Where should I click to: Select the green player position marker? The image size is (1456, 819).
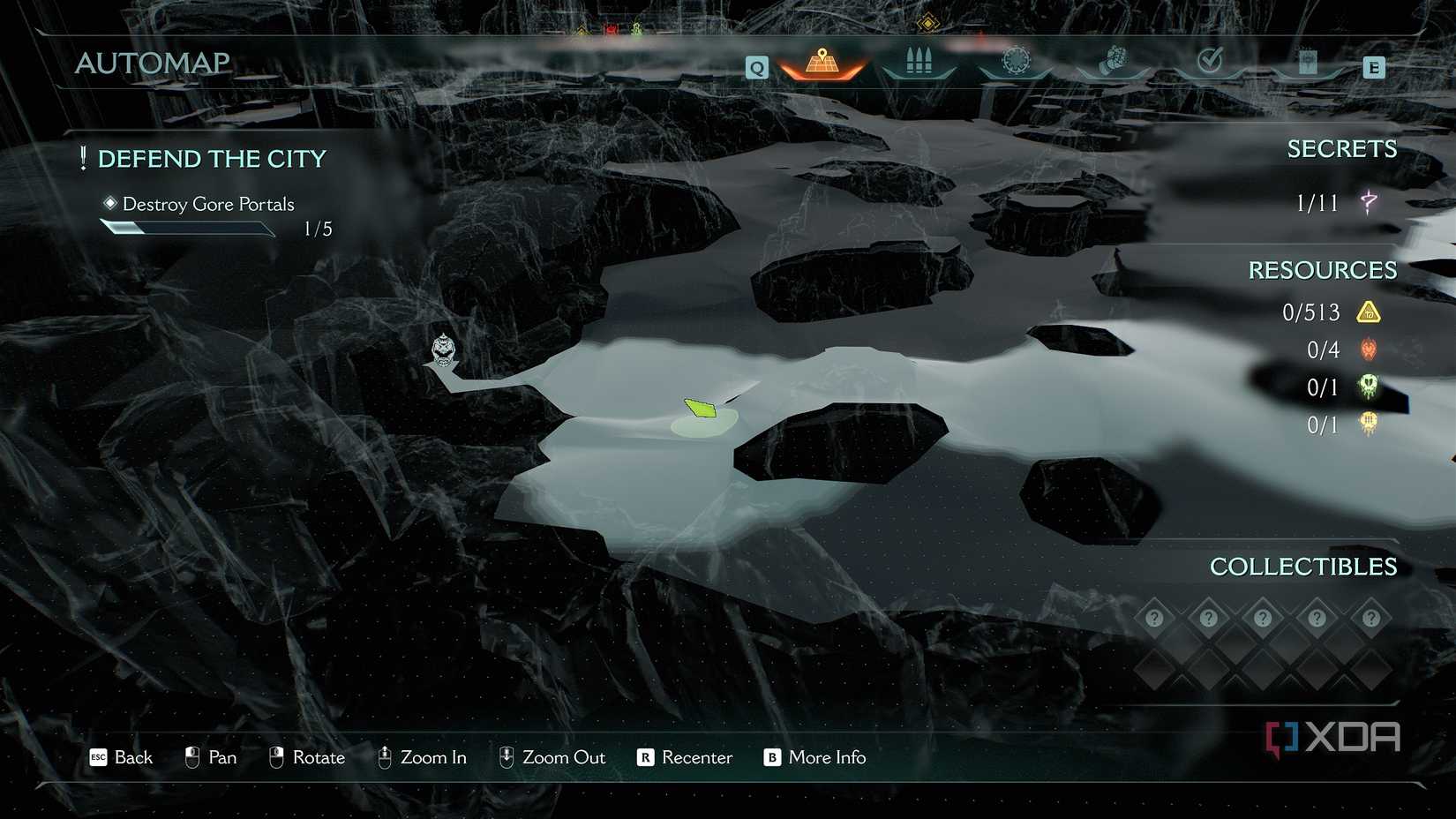click(699, 409)
